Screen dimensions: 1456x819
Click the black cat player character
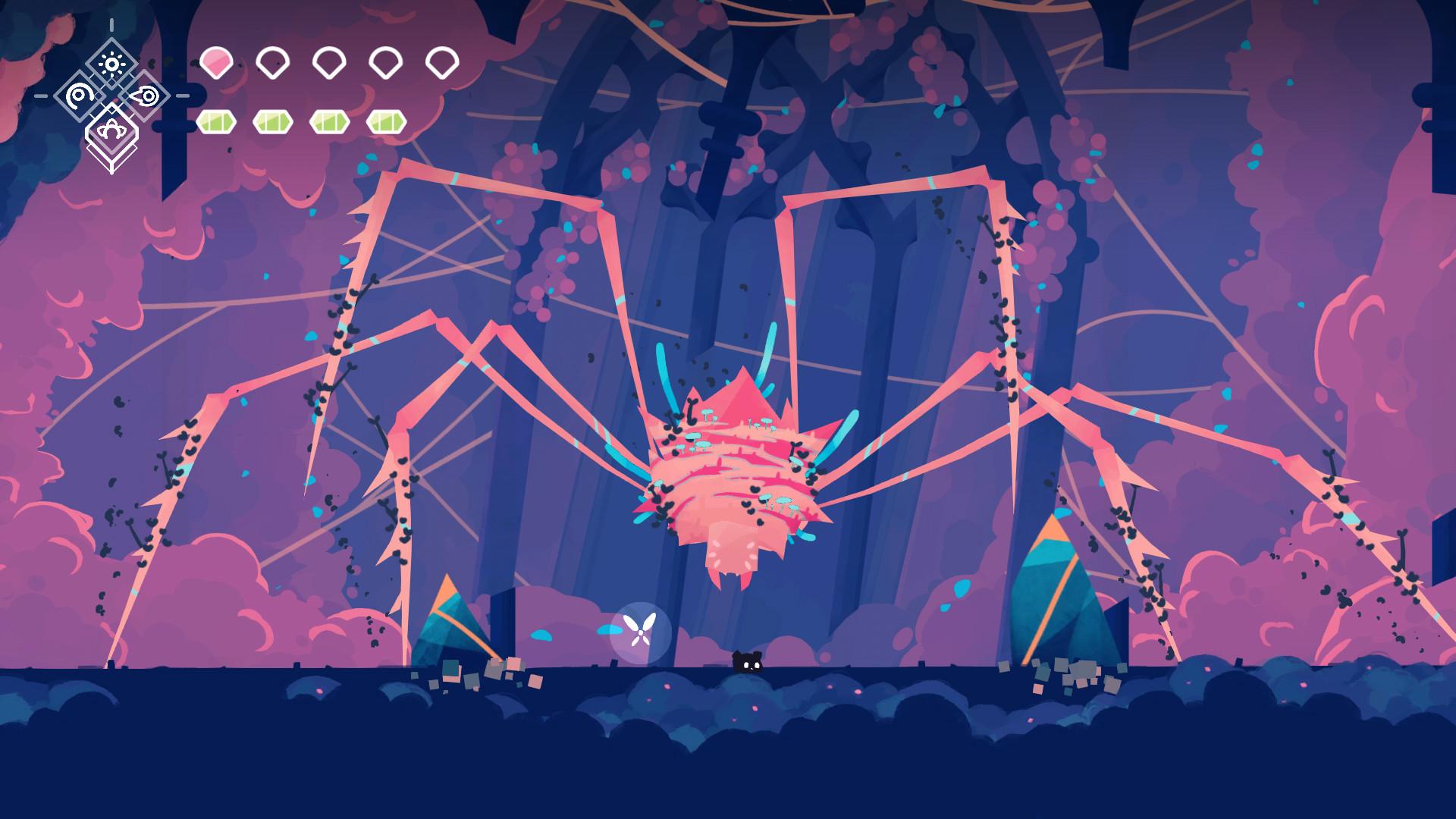click(747, 661)
